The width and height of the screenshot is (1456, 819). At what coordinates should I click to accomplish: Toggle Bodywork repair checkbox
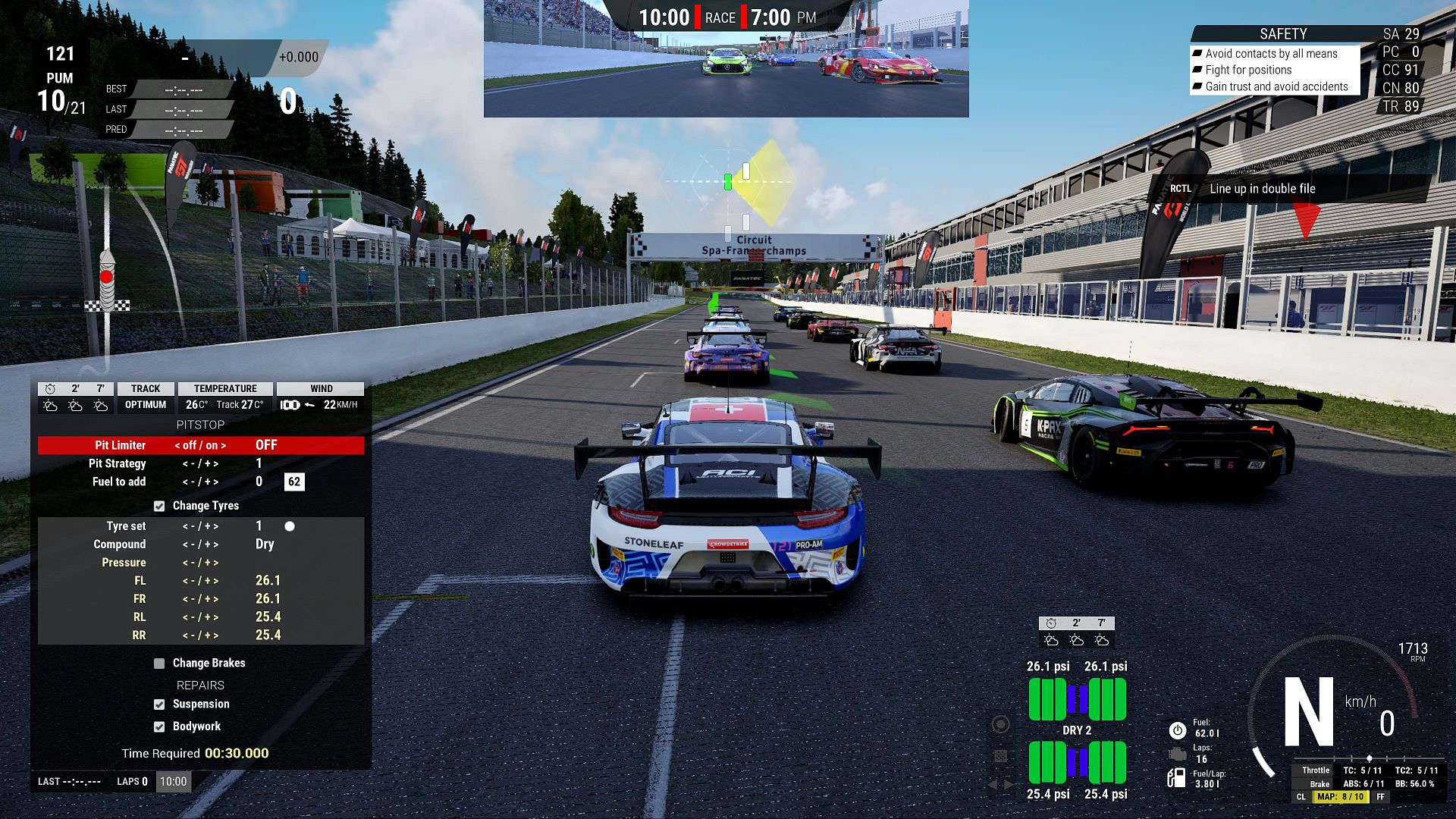159,726
